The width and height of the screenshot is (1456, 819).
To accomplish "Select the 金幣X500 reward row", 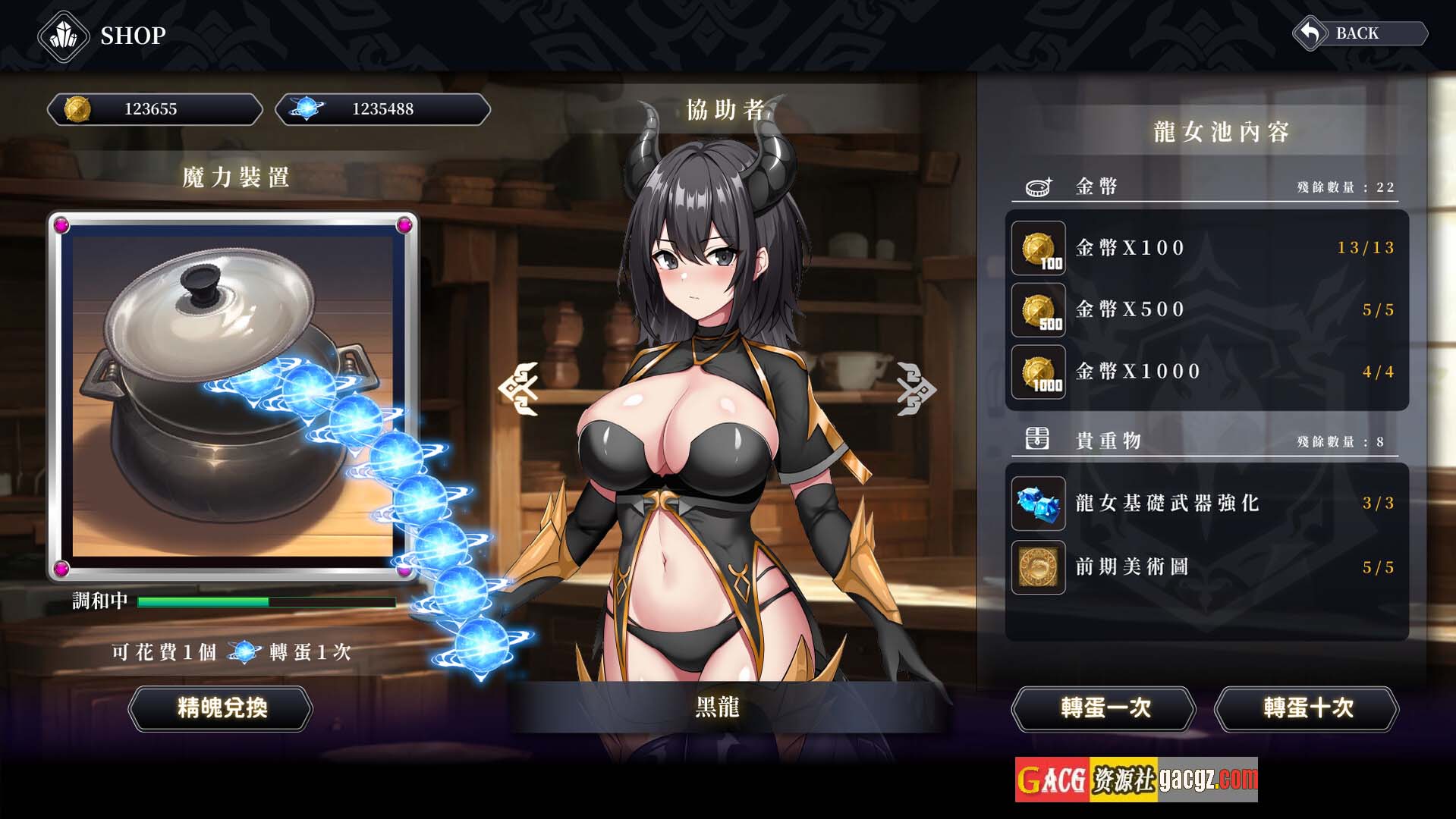I will click(x=1206, y=309).
